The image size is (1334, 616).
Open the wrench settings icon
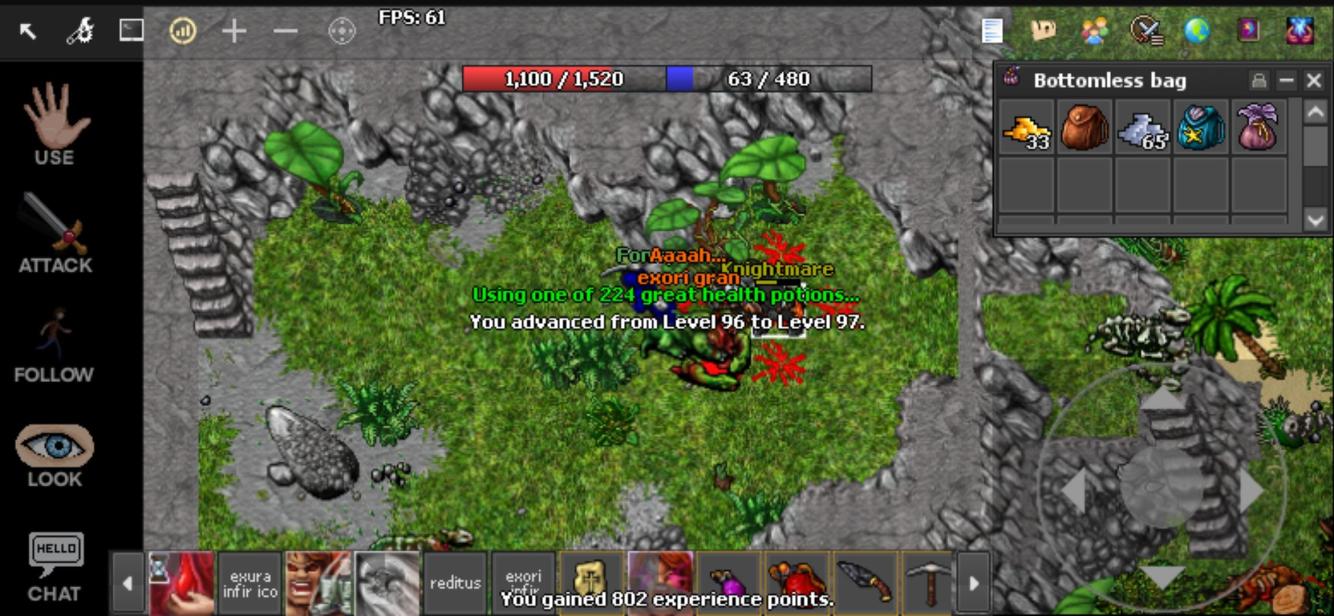(79, 31)
